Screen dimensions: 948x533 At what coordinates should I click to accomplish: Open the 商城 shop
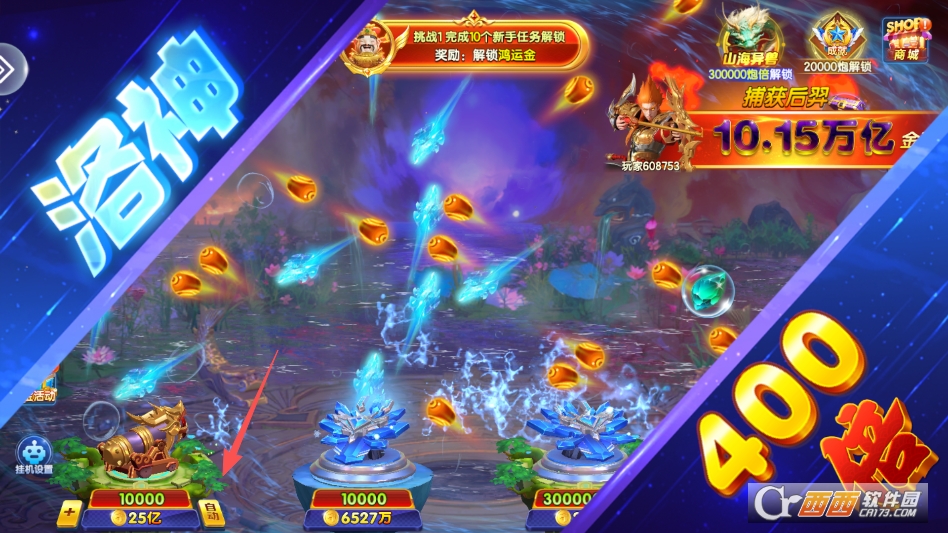904,40
